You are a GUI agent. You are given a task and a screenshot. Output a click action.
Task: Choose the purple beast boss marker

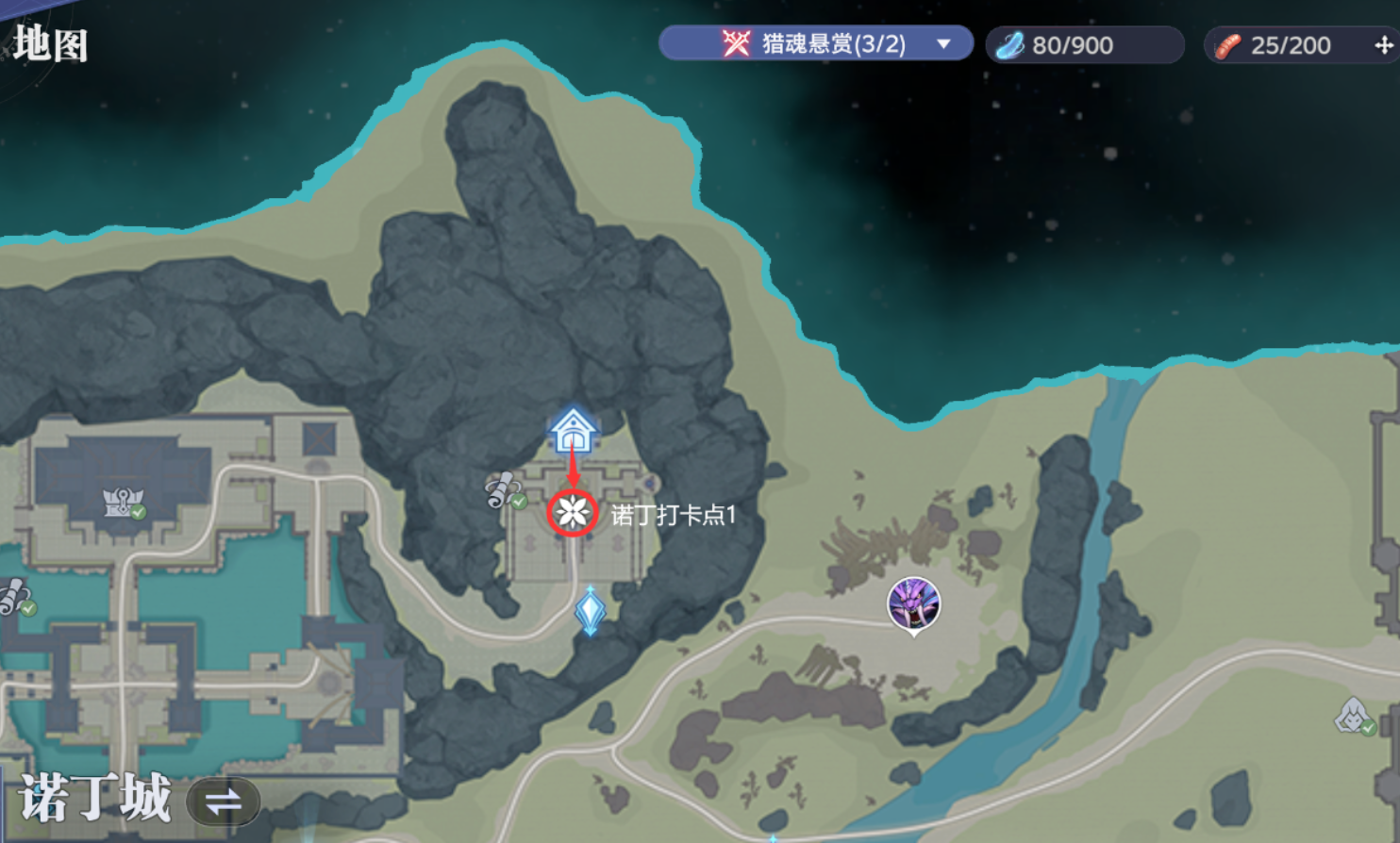point(913,603)
